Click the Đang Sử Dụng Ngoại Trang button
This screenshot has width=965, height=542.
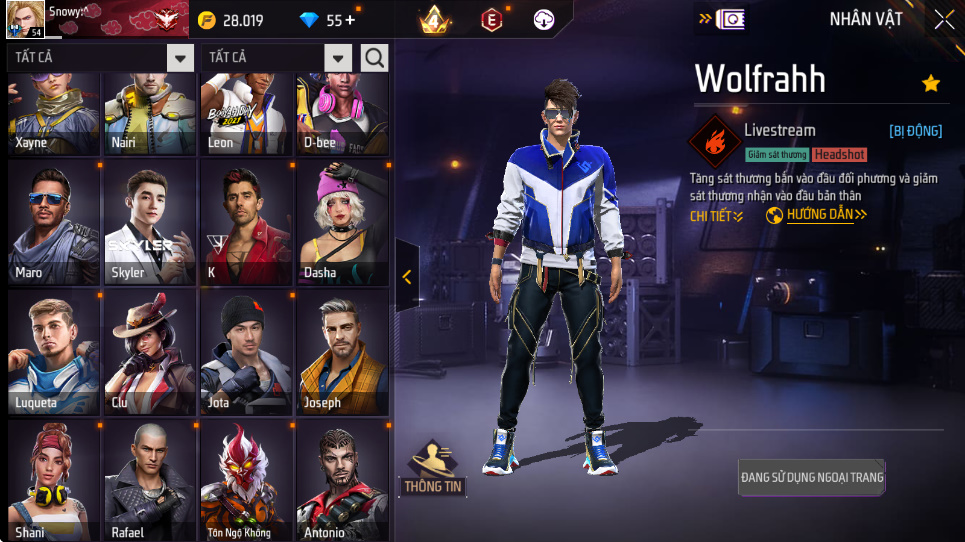click(812, 477)
